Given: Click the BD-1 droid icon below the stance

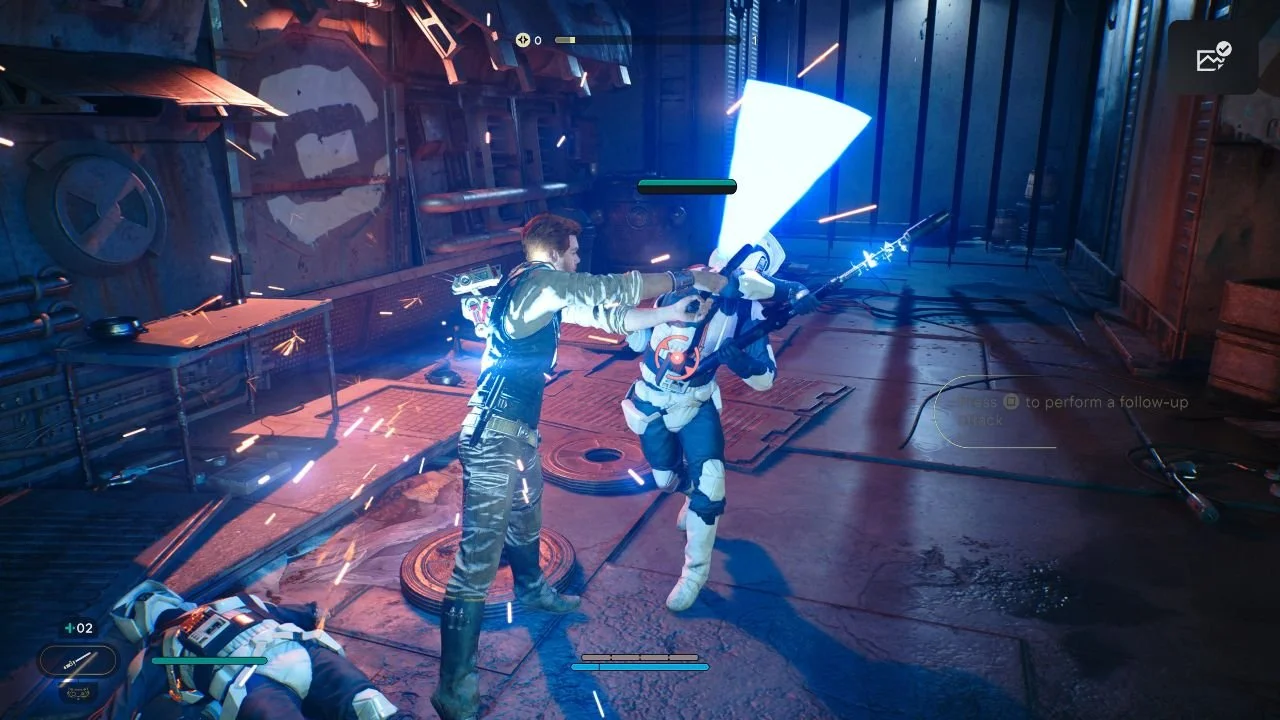Looking at the screenshot, I should click(76, 691).
